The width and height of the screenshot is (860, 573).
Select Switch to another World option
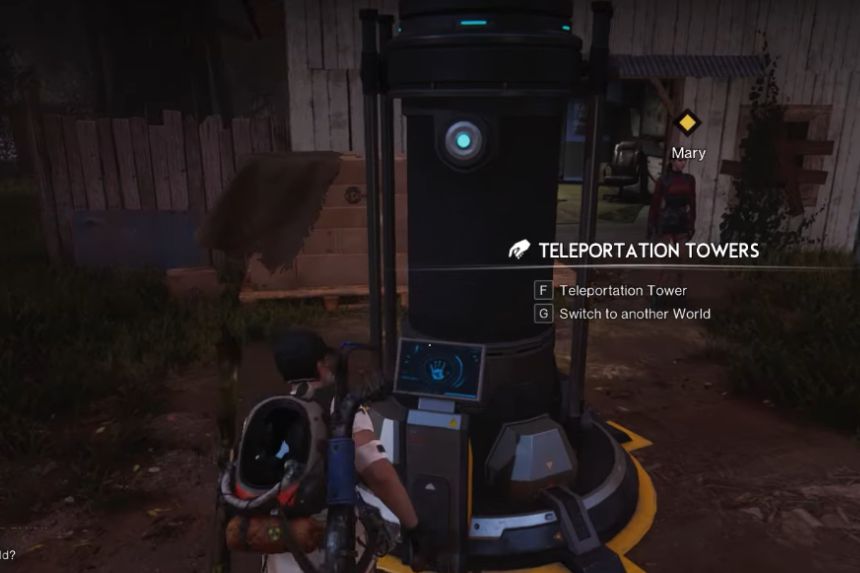pyautogui.click(x=634, y=314)
